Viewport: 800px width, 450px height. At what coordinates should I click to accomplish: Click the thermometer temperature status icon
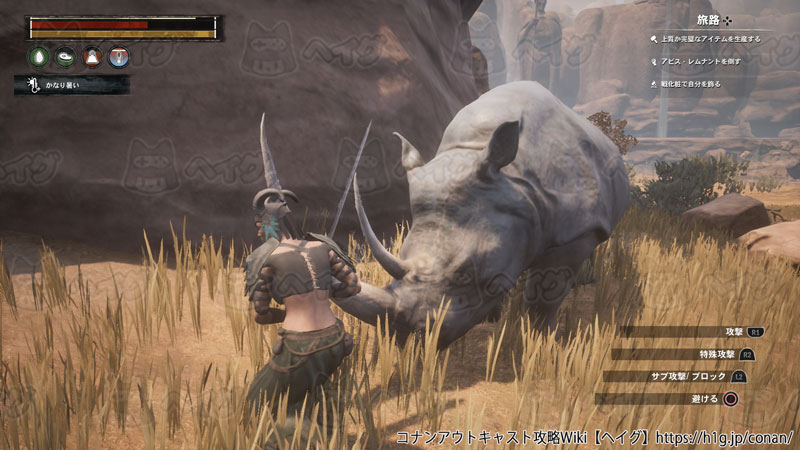click(118, 57)
